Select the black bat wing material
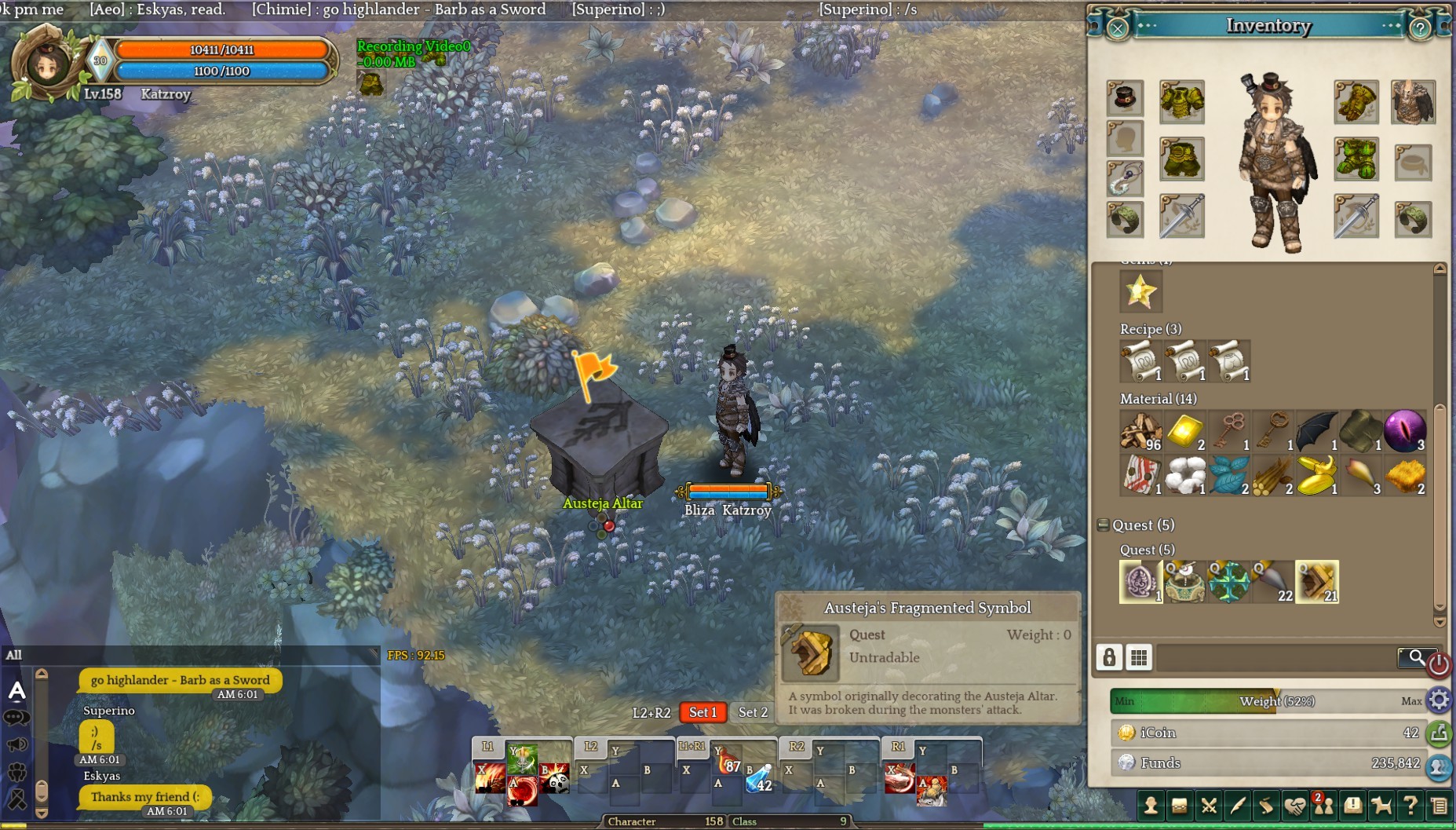Viewport: 1456px width, 830px height. pyautogui.click(x=1316, y=431)
